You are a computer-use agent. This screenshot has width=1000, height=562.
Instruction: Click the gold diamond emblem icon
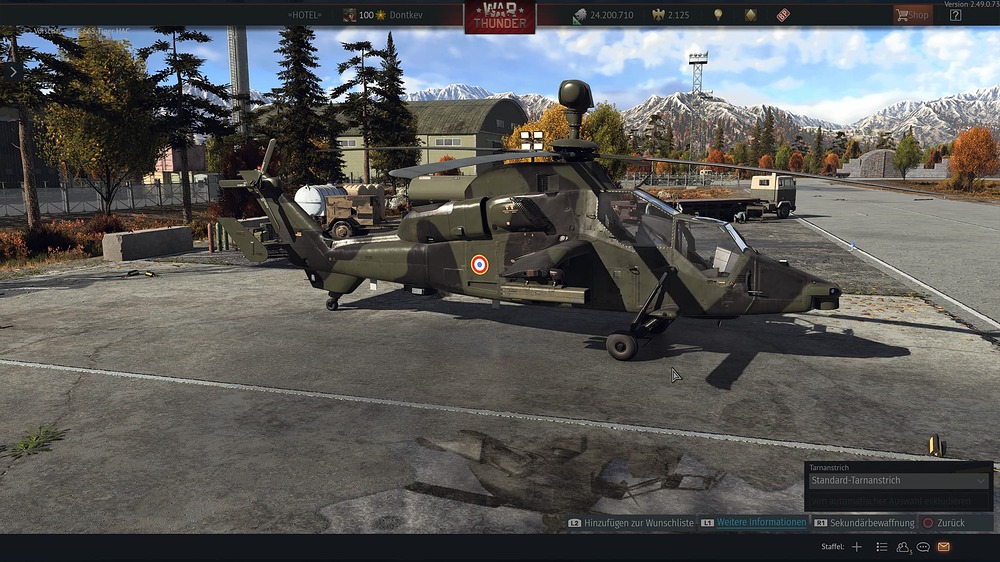750,15
